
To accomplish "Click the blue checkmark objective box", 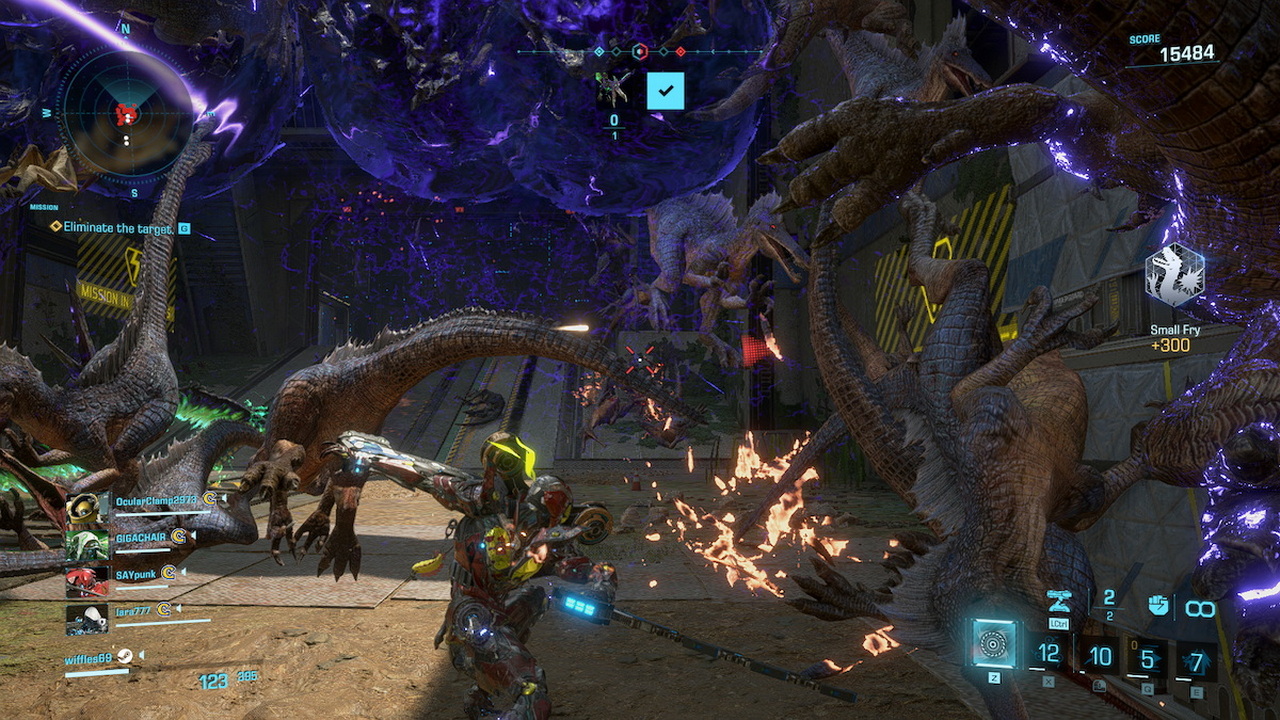I will coord(665,90).
